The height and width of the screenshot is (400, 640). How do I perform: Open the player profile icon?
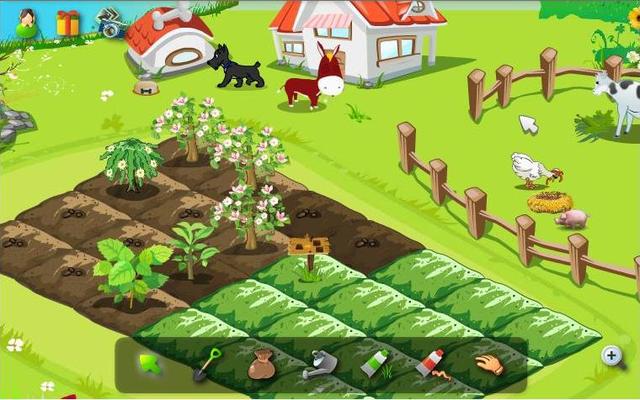click(x=27, y=22)
